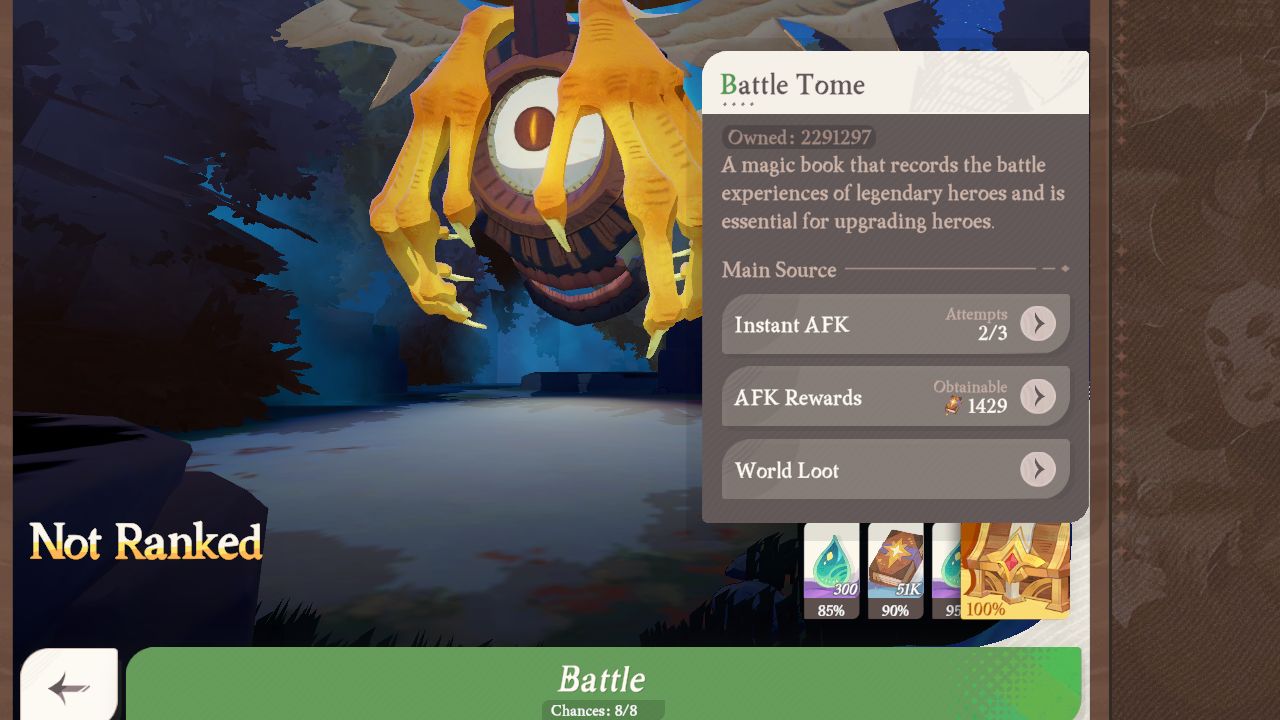Click the Battle Tome reward icon showing 51K

(x=896, y=567)
